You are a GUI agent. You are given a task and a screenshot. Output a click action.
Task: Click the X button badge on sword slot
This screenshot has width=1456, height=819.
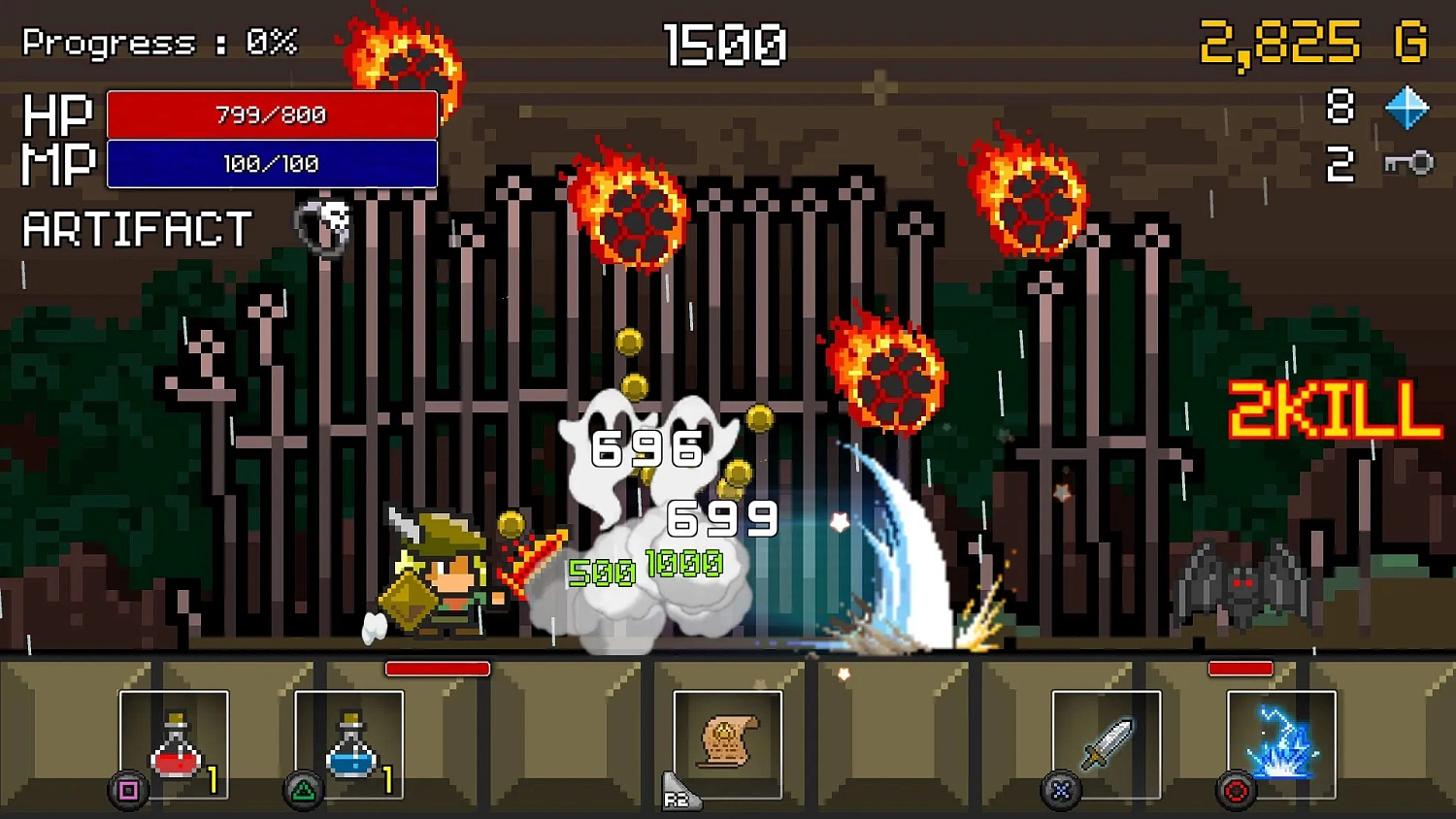[1061, 789]
